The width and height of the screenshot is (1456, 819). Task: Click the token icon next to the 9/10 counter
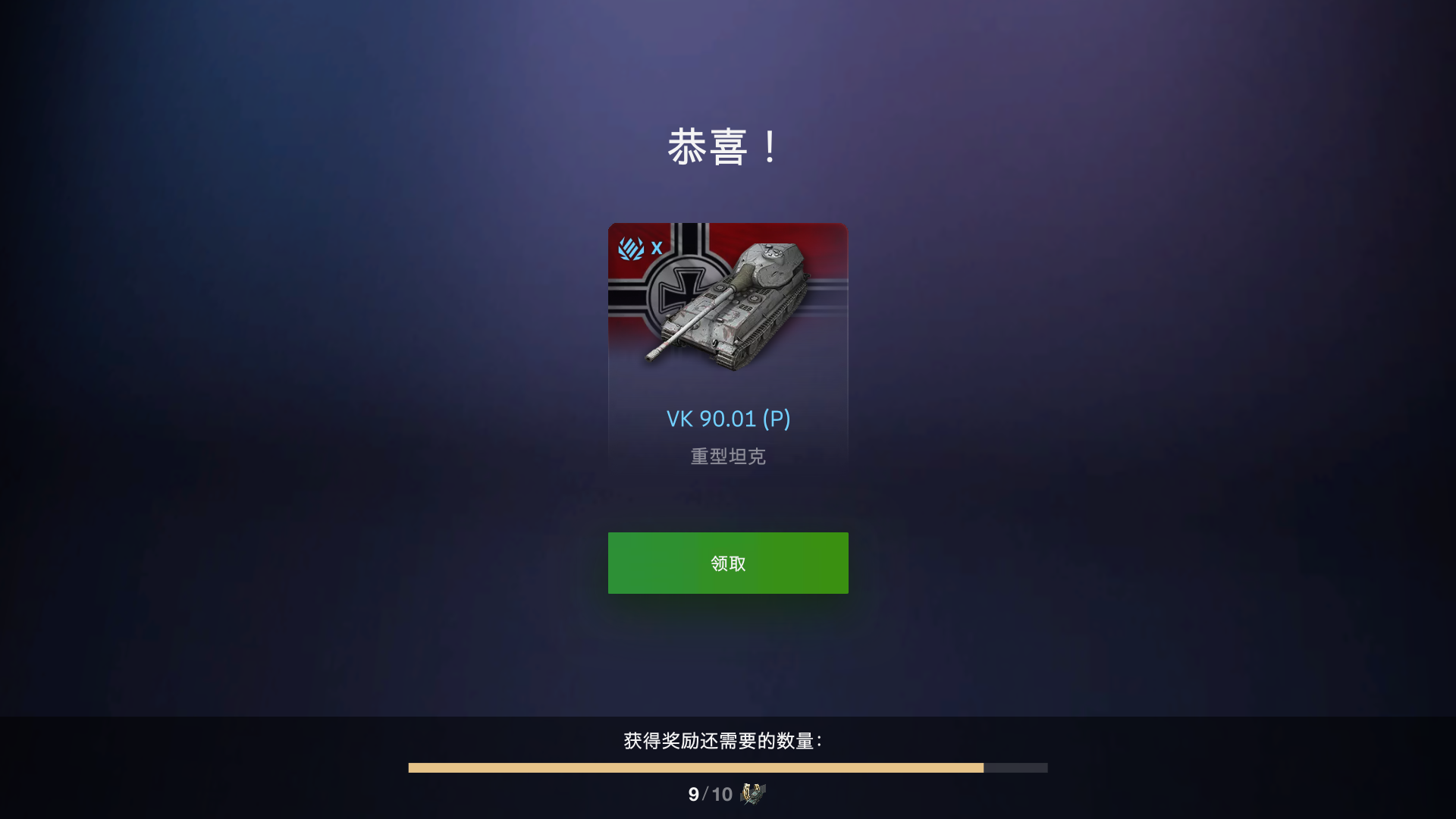click(752, 795)
